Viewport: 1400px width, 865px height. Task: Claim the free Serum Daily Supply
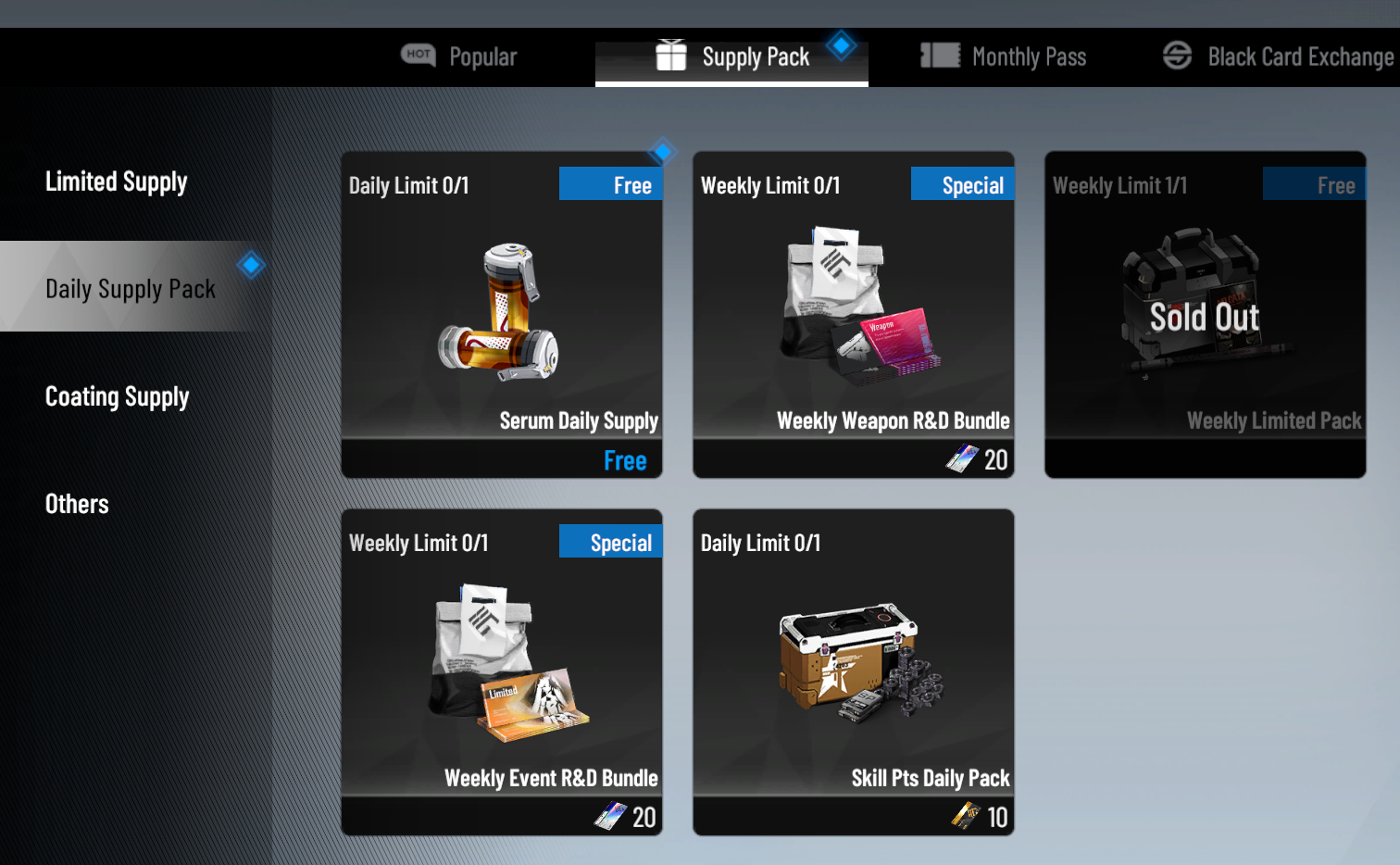tap(502, 315)
